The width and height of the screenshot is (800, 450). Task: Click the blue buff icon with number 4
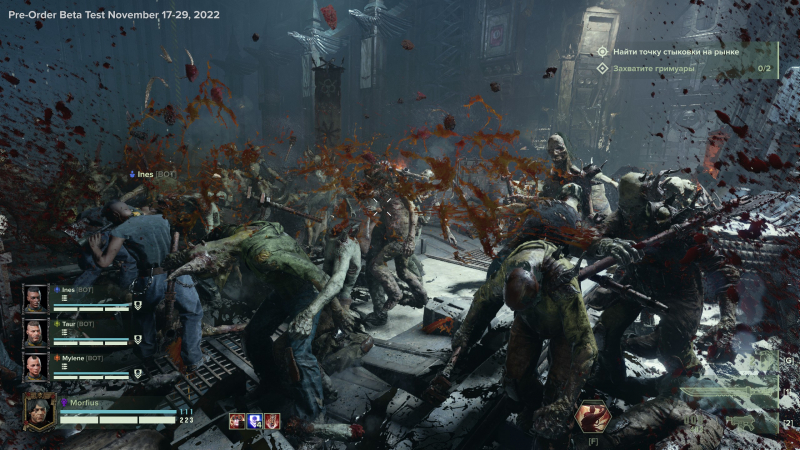pyautogui.click(x=254, y=421)
